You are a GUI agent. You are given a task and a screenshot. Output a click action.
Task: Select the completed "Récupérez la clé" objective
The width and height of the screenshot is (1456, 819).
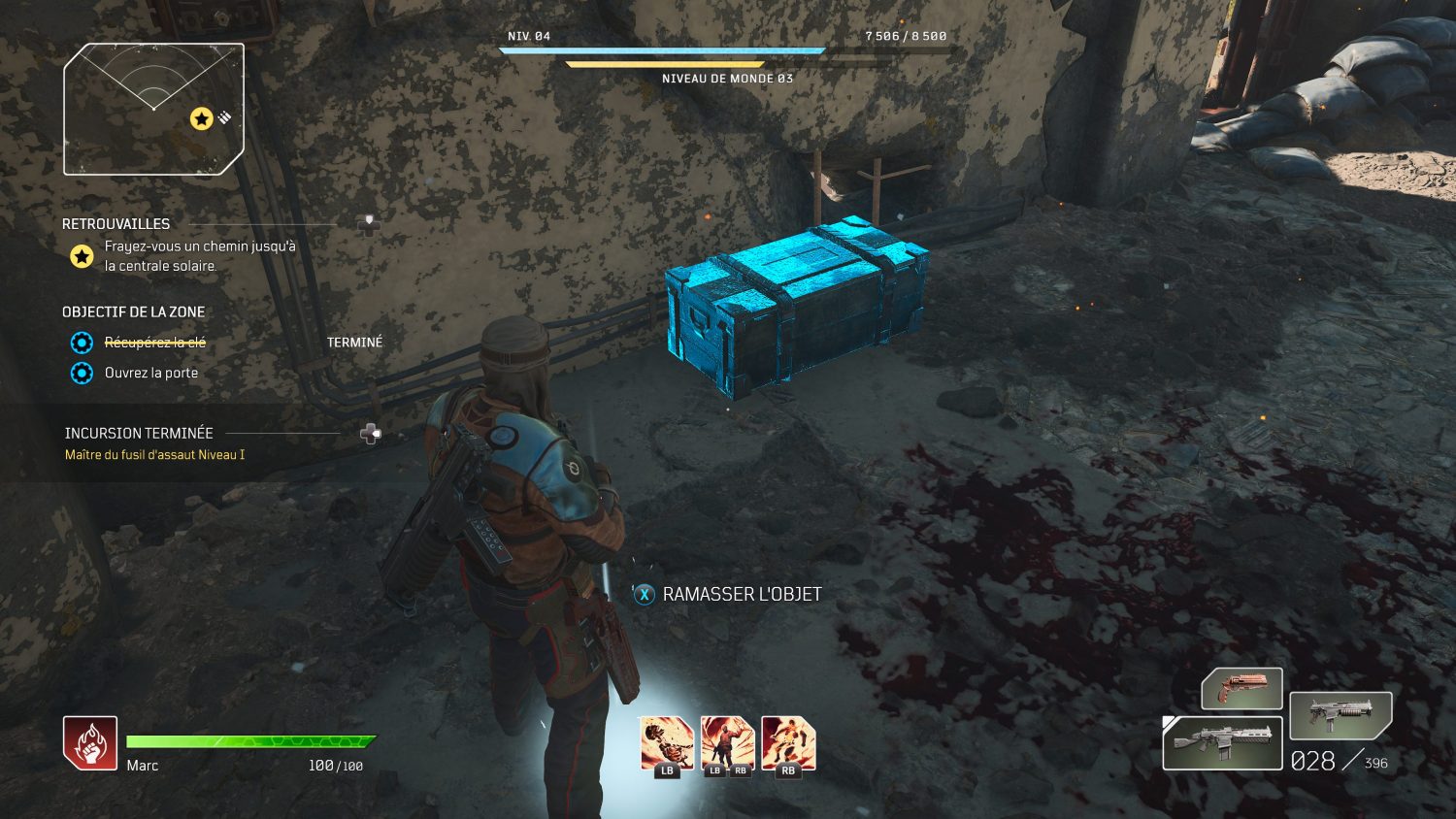[x=154, y=343]
